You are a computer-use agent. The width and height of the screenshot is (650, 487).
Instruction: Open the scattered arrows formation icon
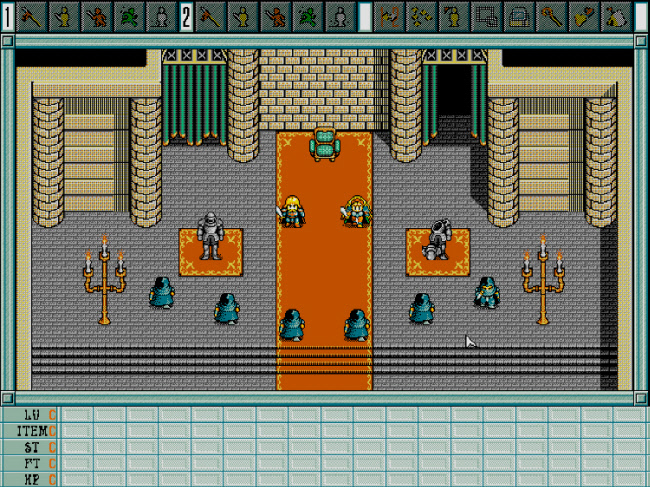click(423, 16)
